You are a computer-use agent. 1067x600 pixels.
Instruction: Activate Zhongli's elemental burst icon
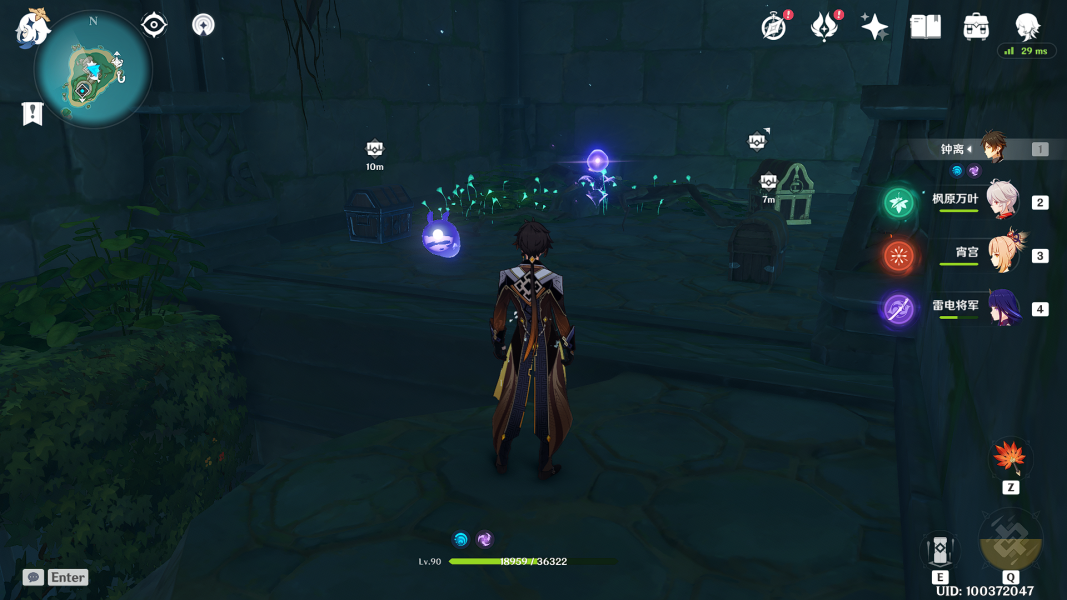pos(1011,540)
